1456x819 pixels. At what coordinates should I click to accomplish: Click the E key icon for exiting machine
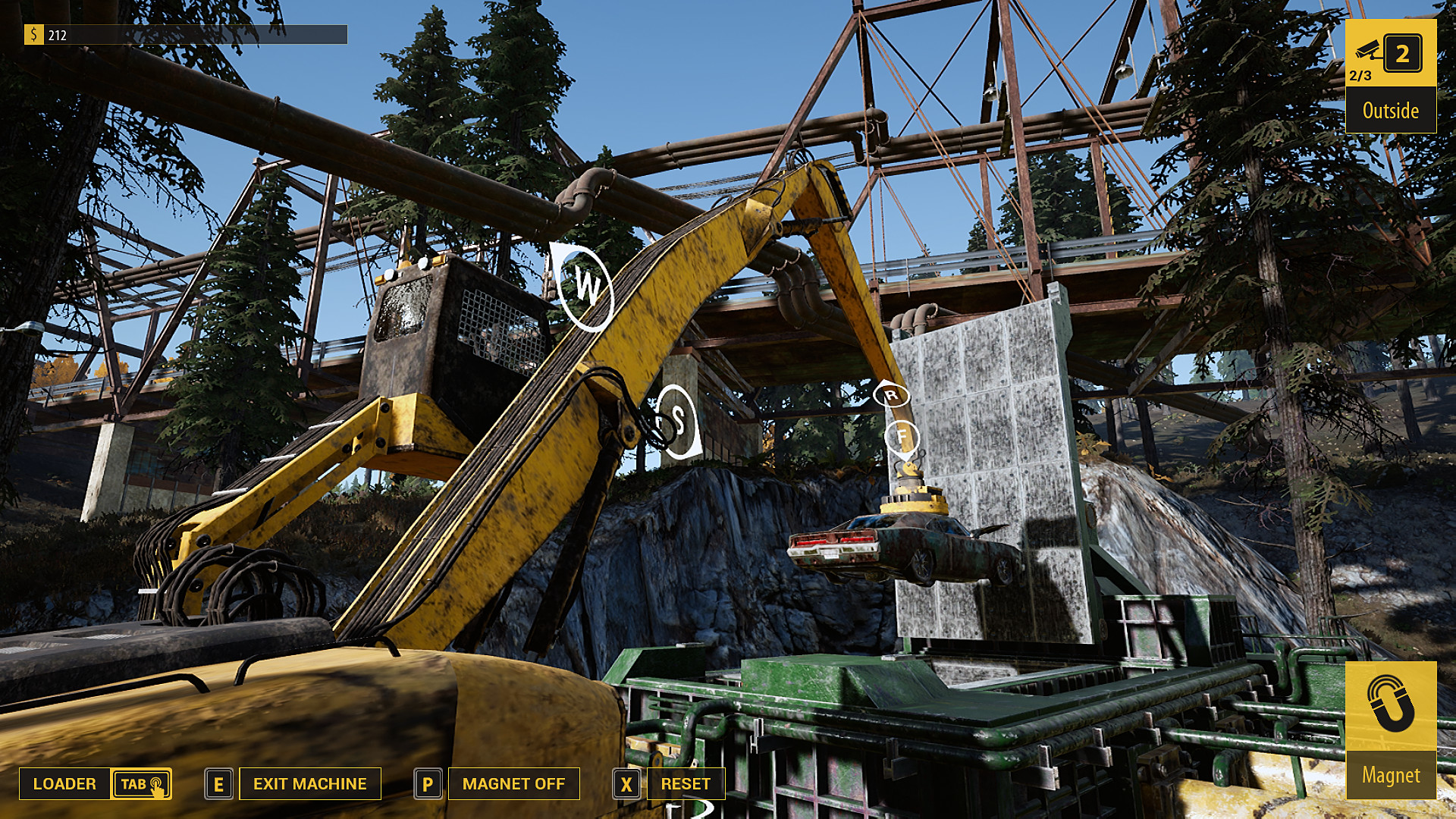point(219,783)
